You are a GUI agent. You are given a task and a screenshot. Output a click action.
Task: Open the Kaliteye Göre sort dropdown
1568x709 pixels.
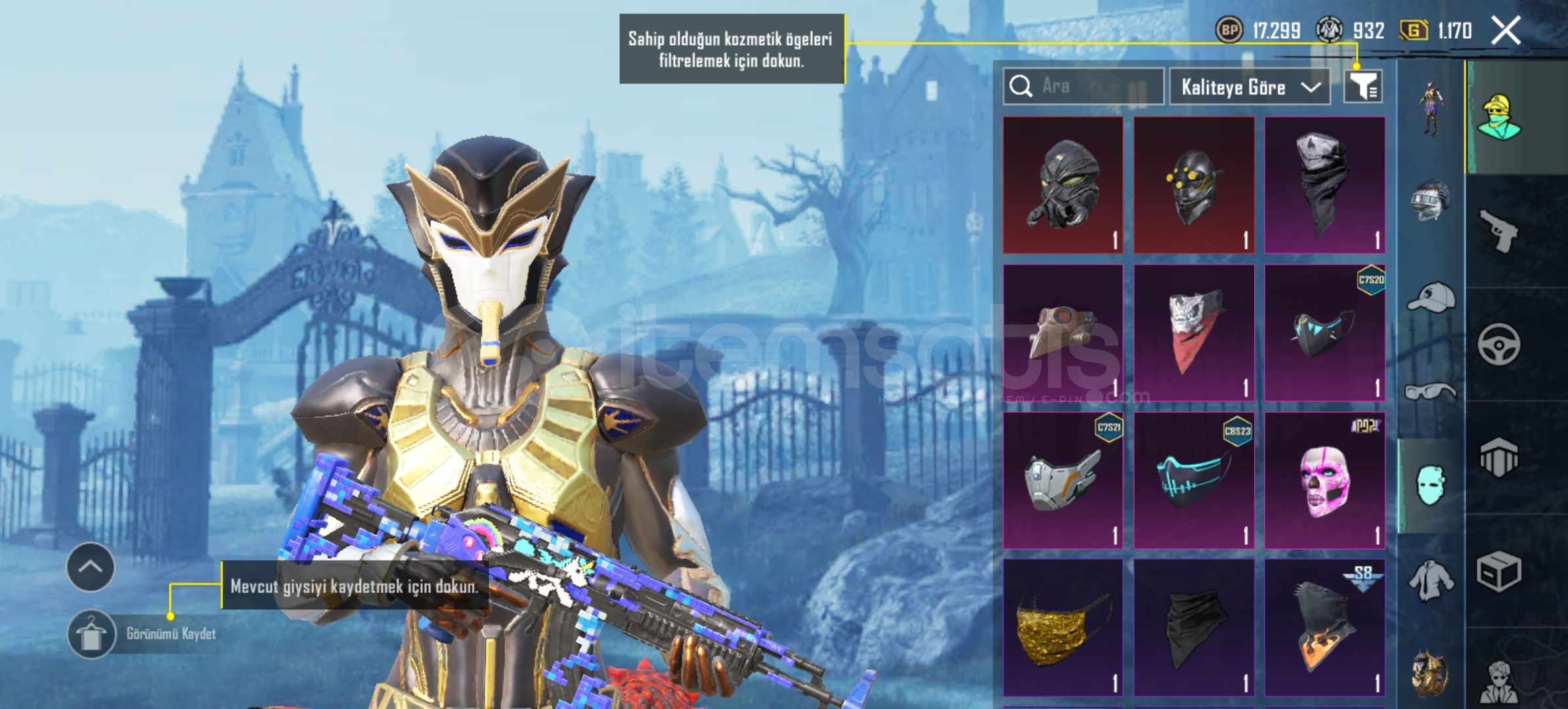point(1249,87)
